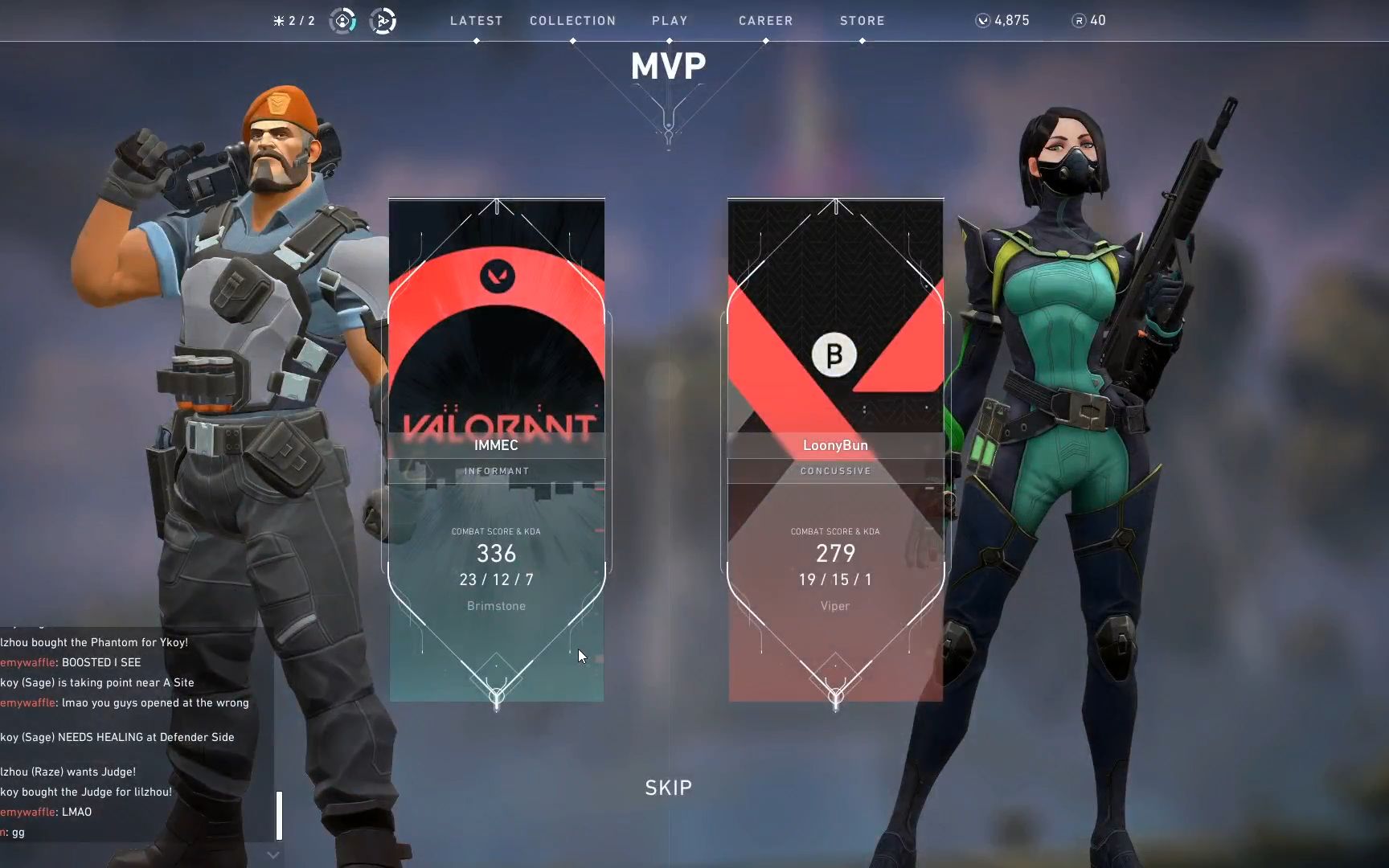Viewport: 1389px width, 868px height.
Task: Click the chat scrollbar handle
Action: 279,815
